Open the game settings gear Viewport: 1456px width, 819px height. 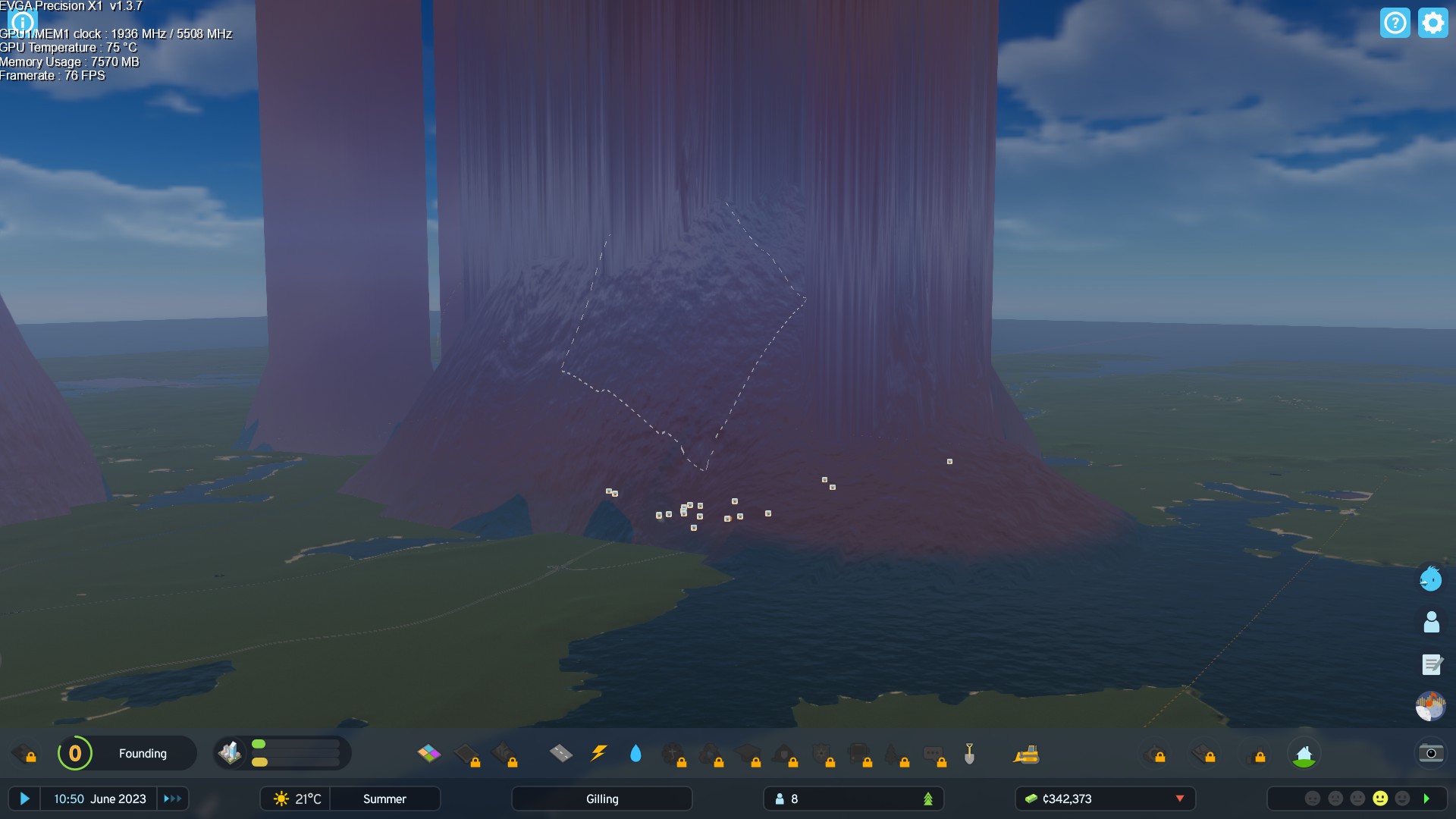[x=1433, y=23]
